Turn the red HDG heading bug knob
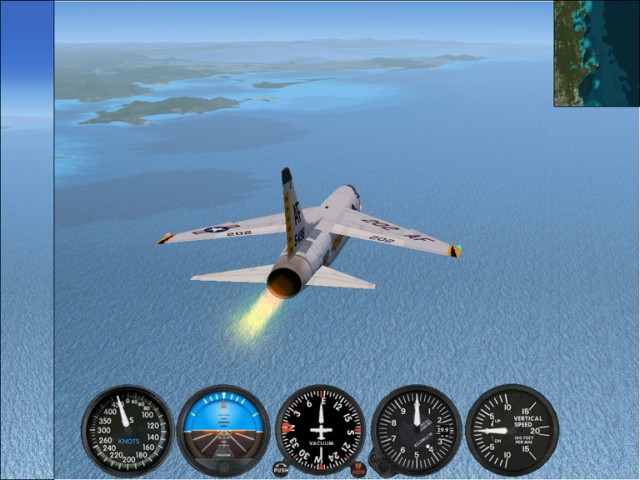Viewport: 640px width, 480px height. point(358,469)
